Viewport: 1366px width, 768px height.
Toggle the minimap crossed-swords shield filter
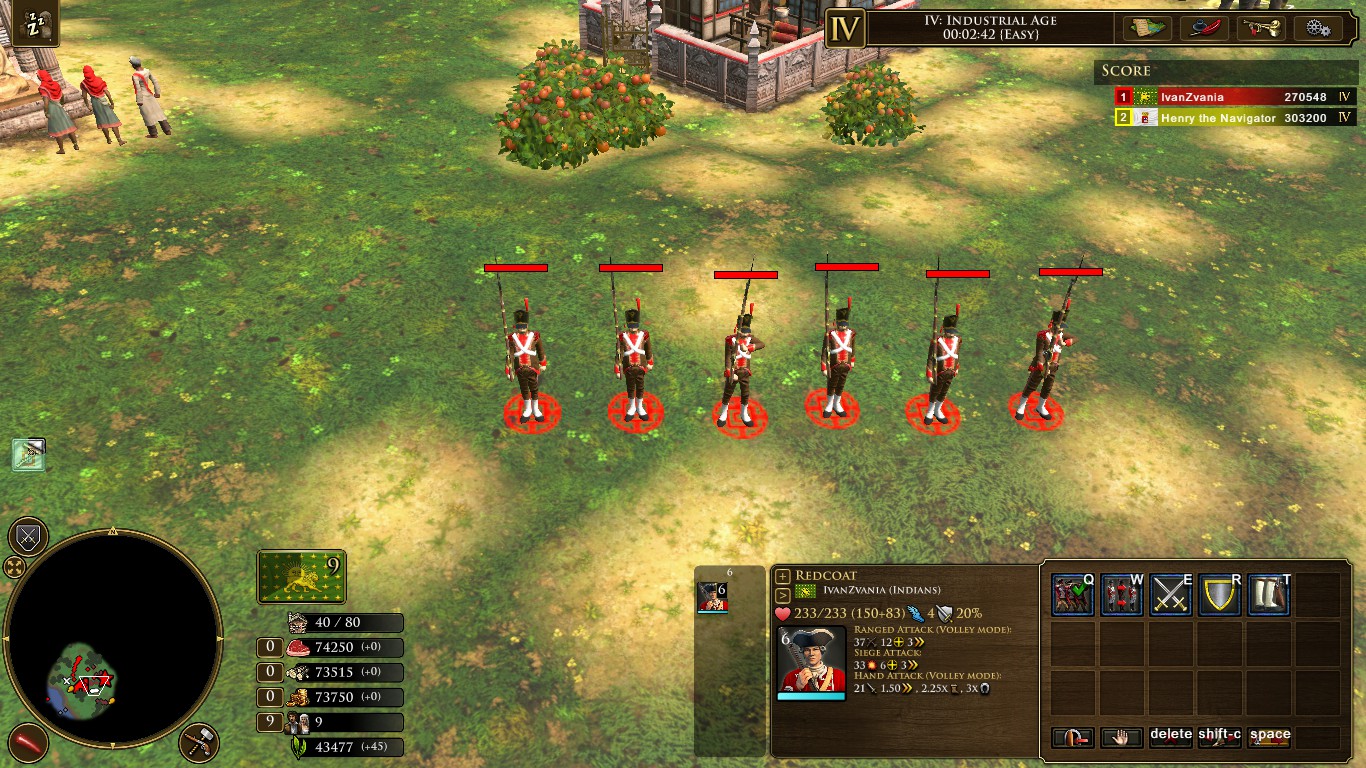tap(28, 537)
